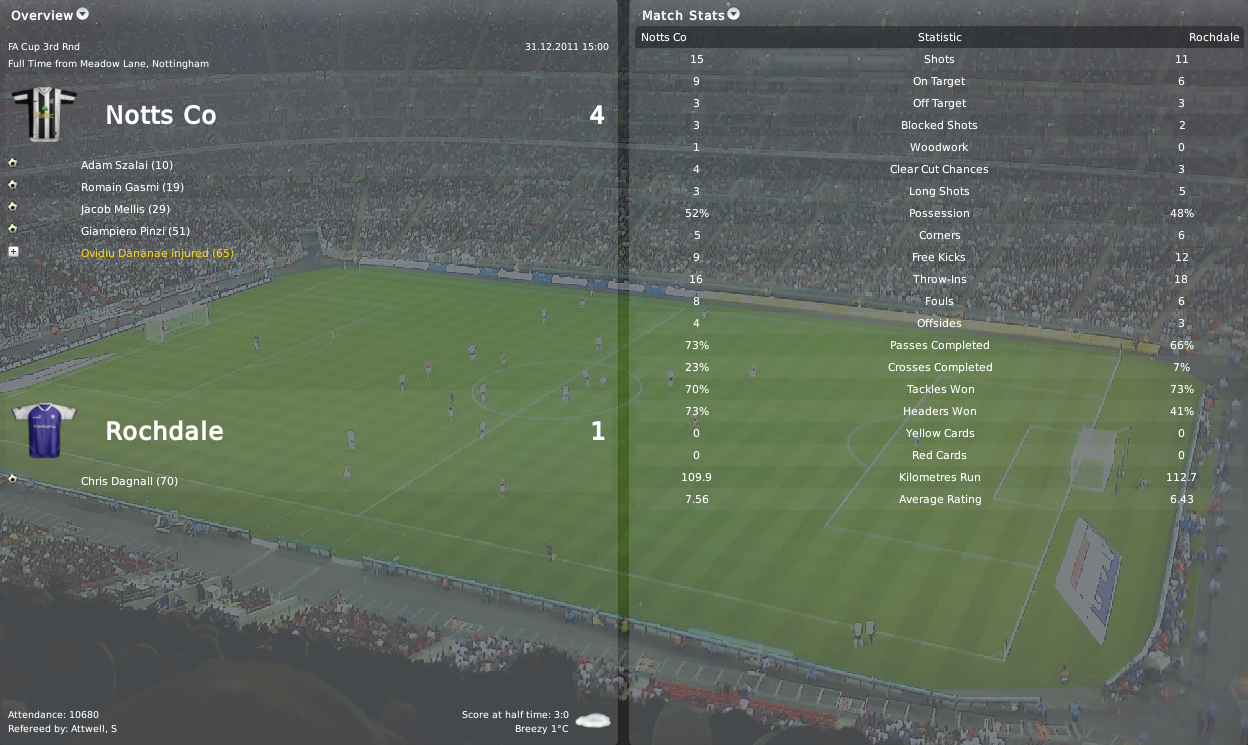Select the Rochdale stats column header
Viewport: 1248px width, 745px height.
pos(1213,38)
